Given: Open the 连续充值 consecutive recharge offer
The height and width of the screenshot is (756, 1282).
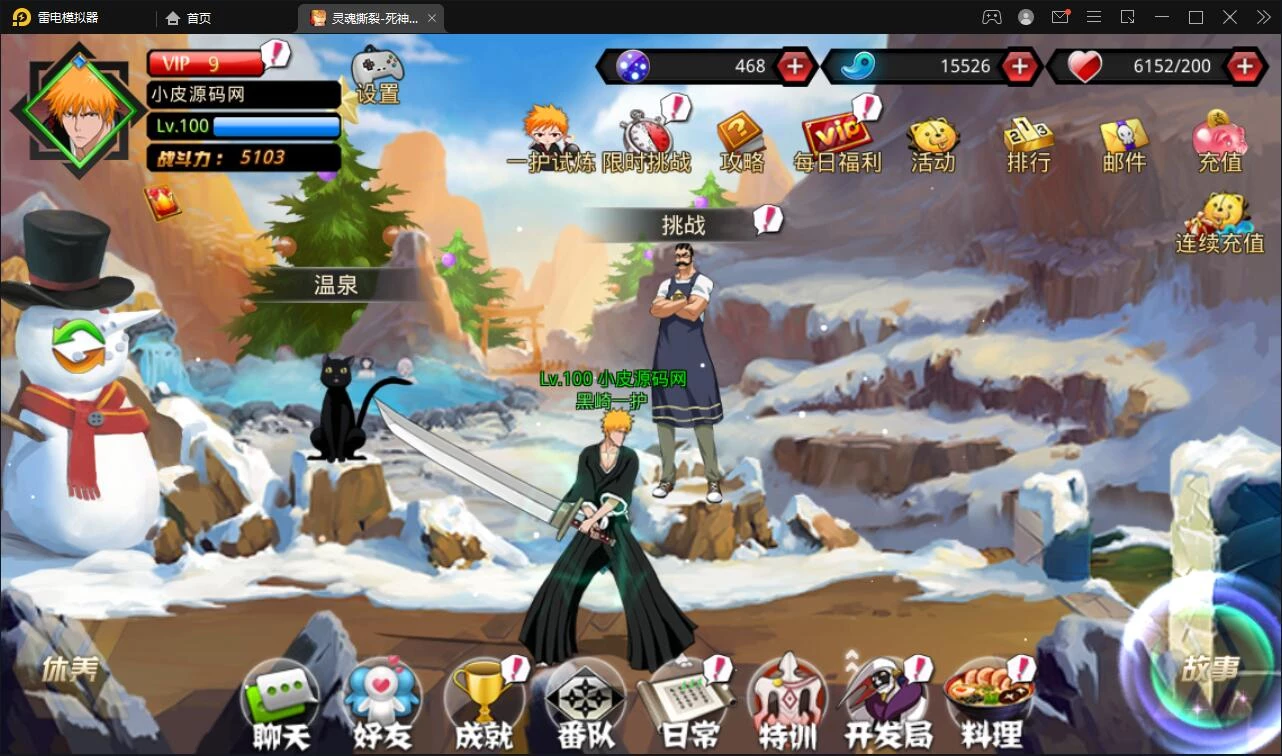Looking at the screenshot, I should pos(1220,223).
